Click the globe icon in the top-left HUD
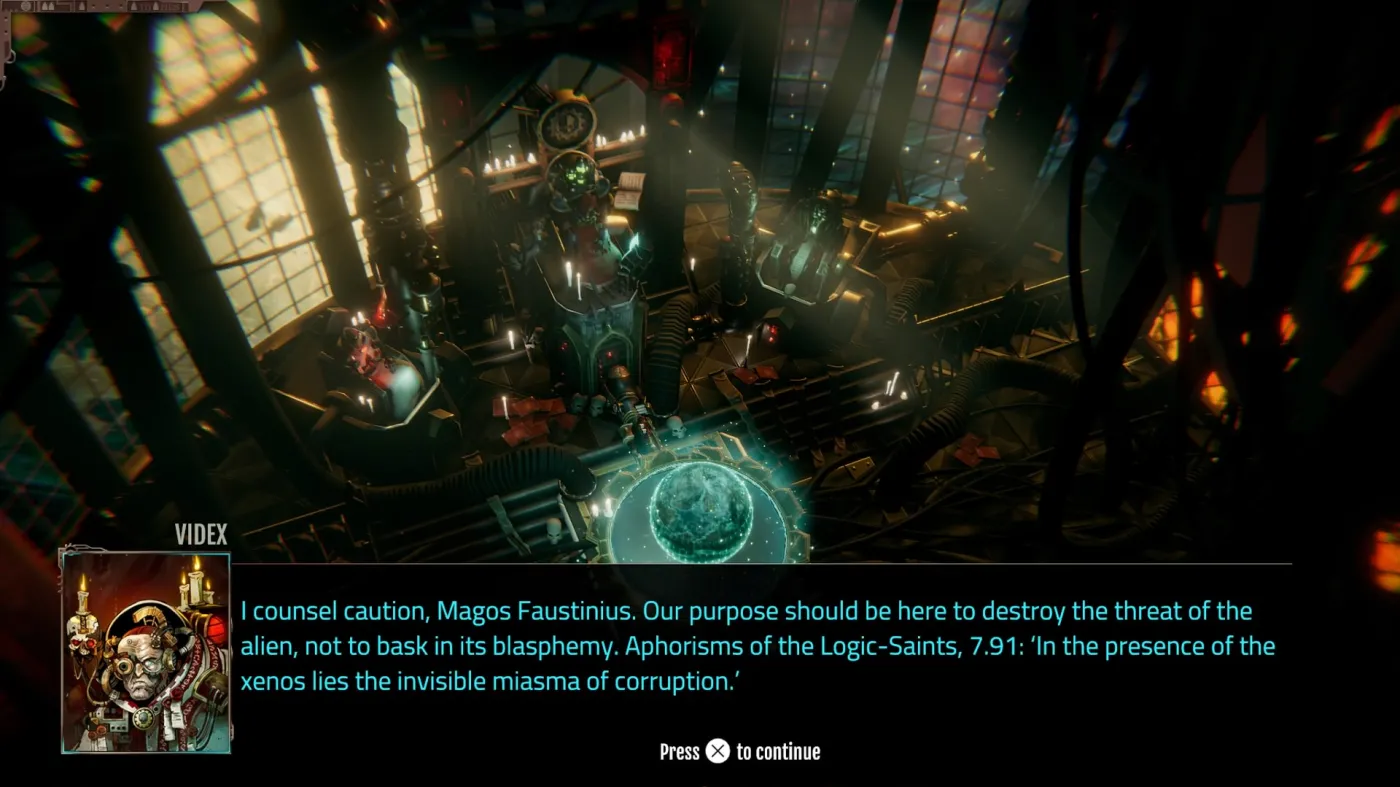 pyautogui.click(x=26, y=5)
